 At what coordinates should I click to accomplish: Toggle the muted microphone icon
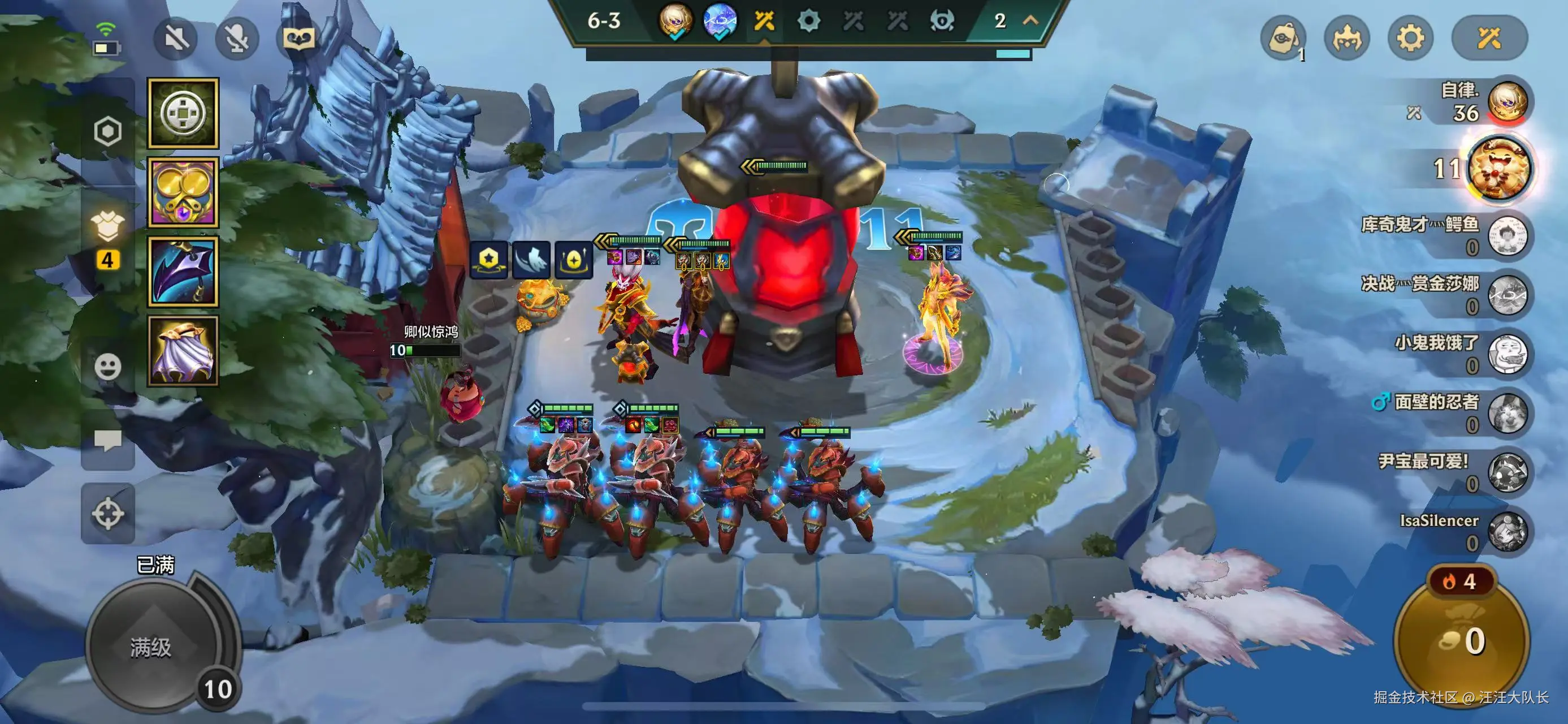point(237,39)
